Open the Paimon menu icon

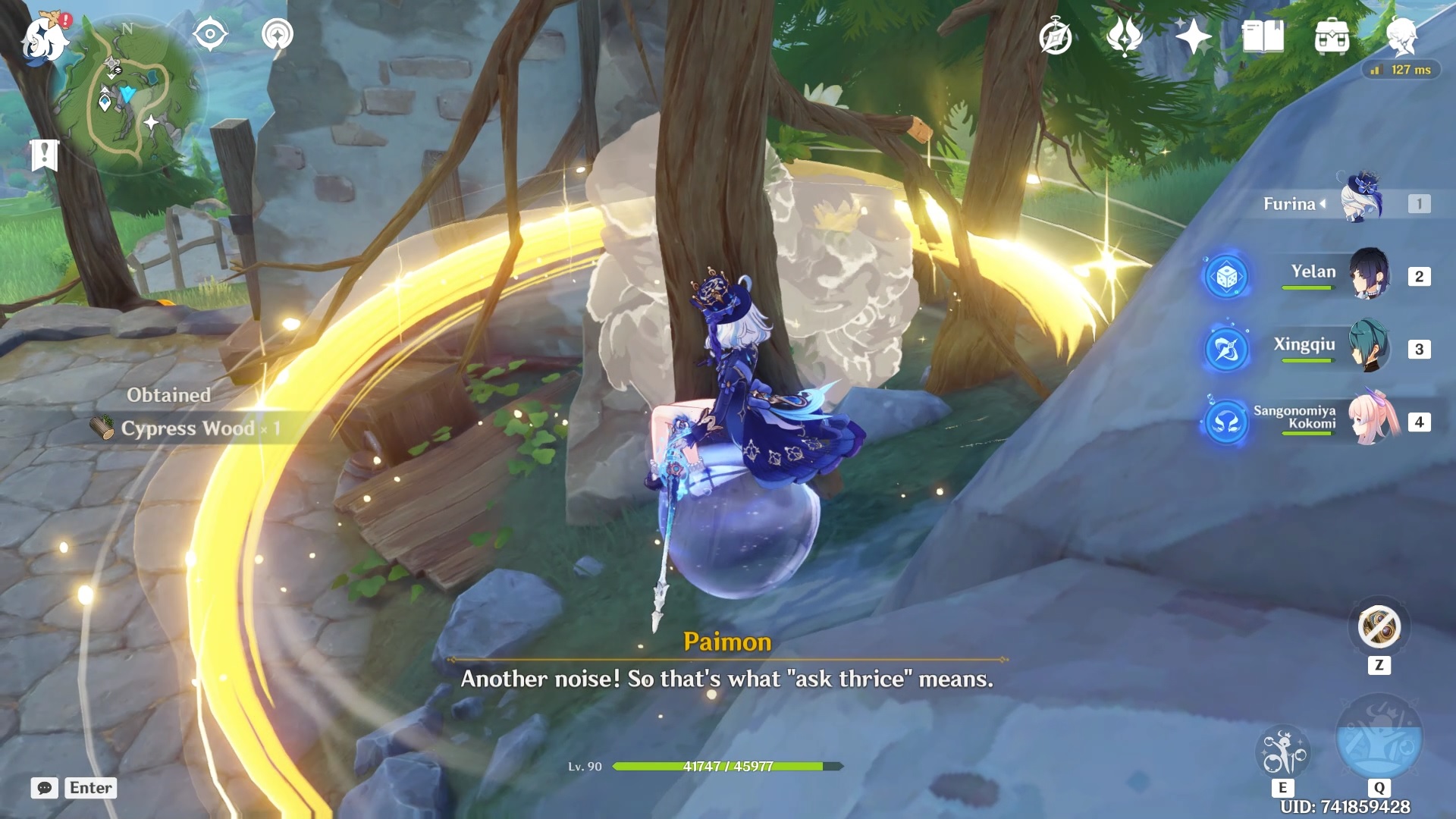pyautogui.click(x=44, y=38)
